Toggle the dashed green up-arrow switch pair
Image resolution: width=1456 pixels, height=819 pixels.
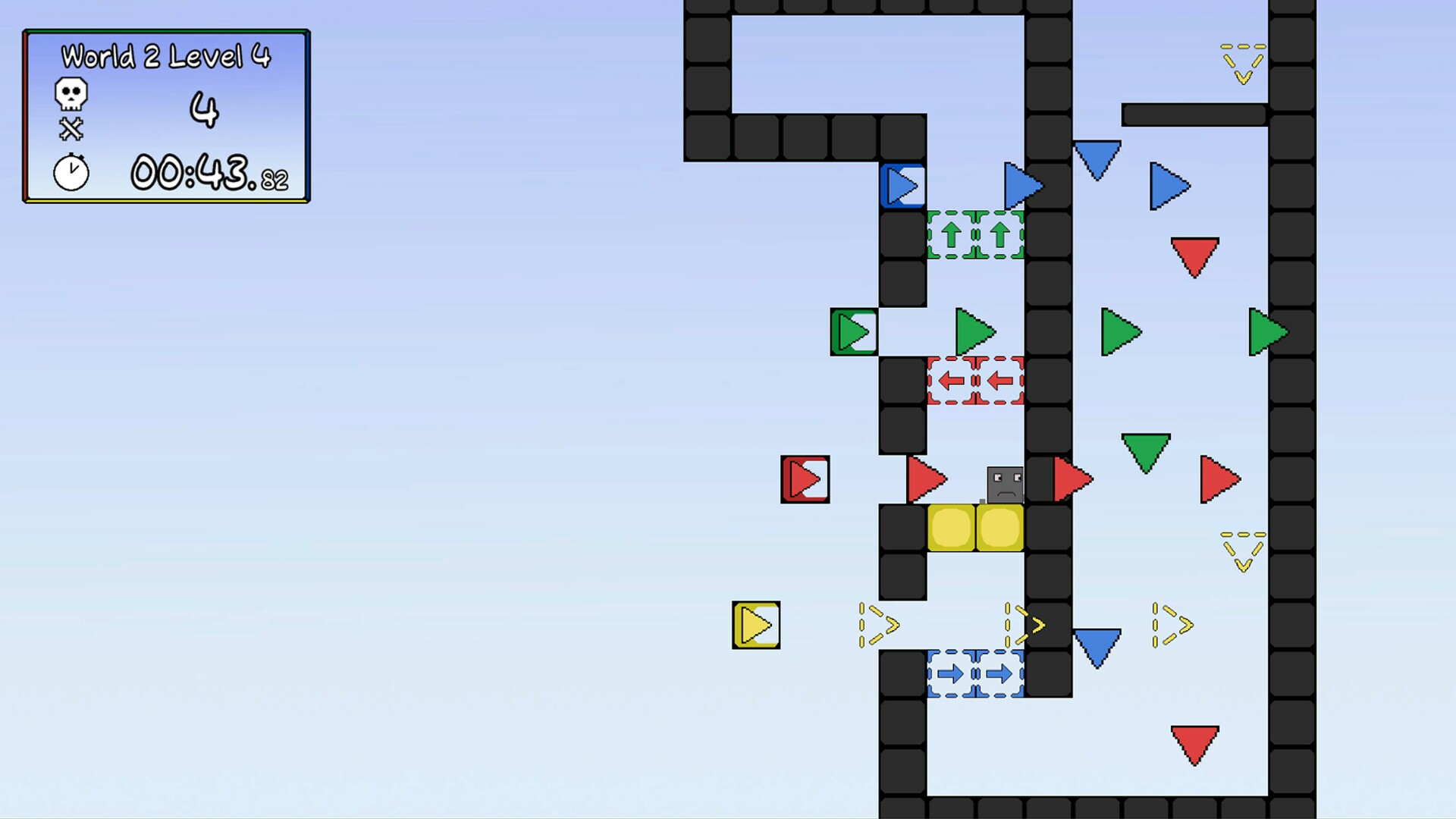click(975, 234)
